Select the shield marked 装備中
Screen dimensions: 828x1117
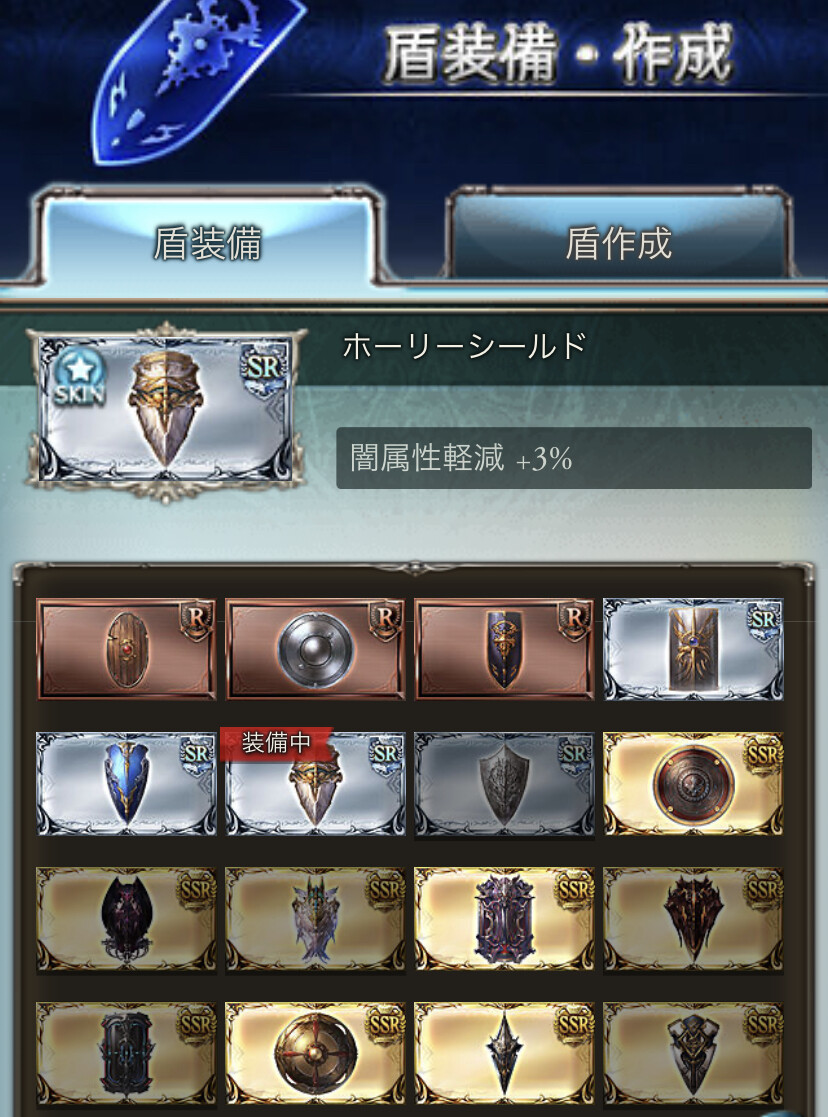coord(315,783)
